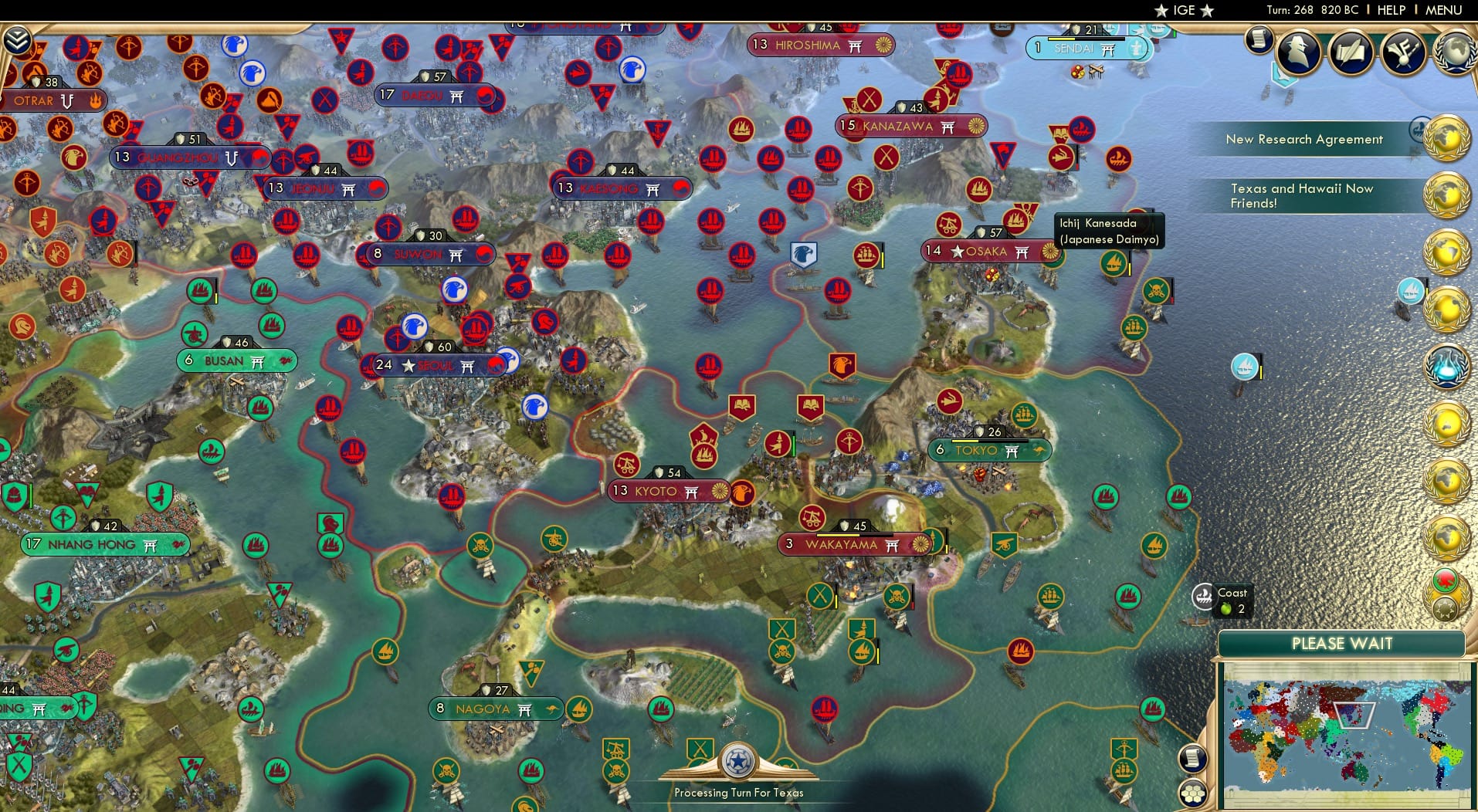
Task: Open the New Research Agreement notification
Action: click(1304, 139)
